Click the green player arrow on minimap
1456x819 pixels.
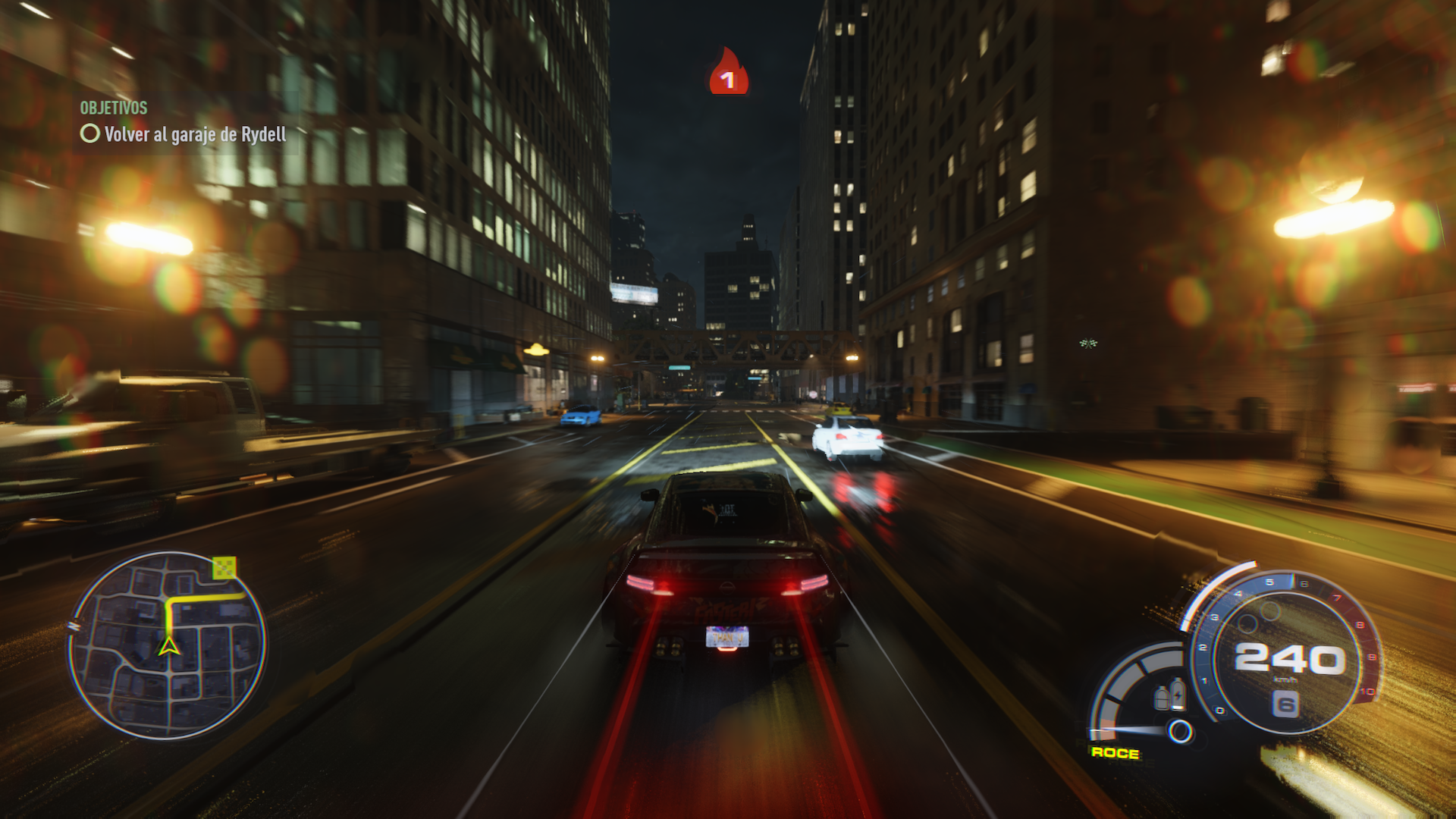point(168,645)
